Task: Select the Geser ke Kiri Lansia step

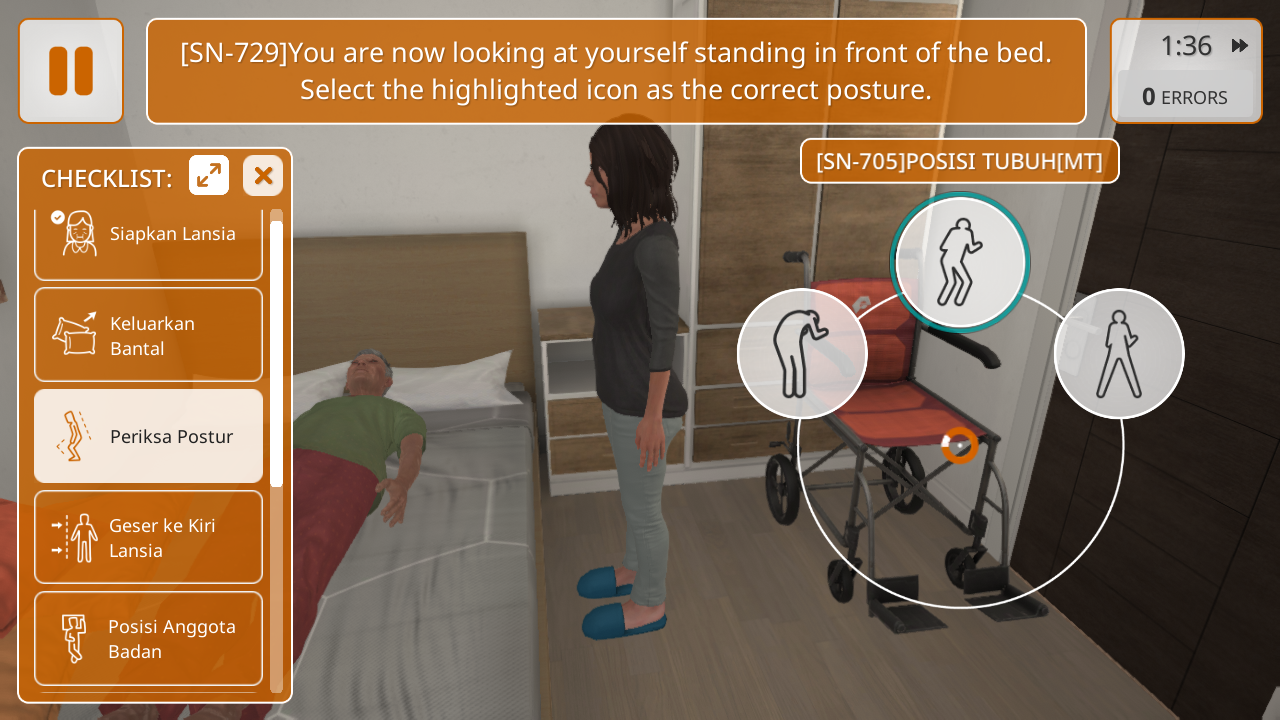Action: pyautogui.click(x=148, y=537)
